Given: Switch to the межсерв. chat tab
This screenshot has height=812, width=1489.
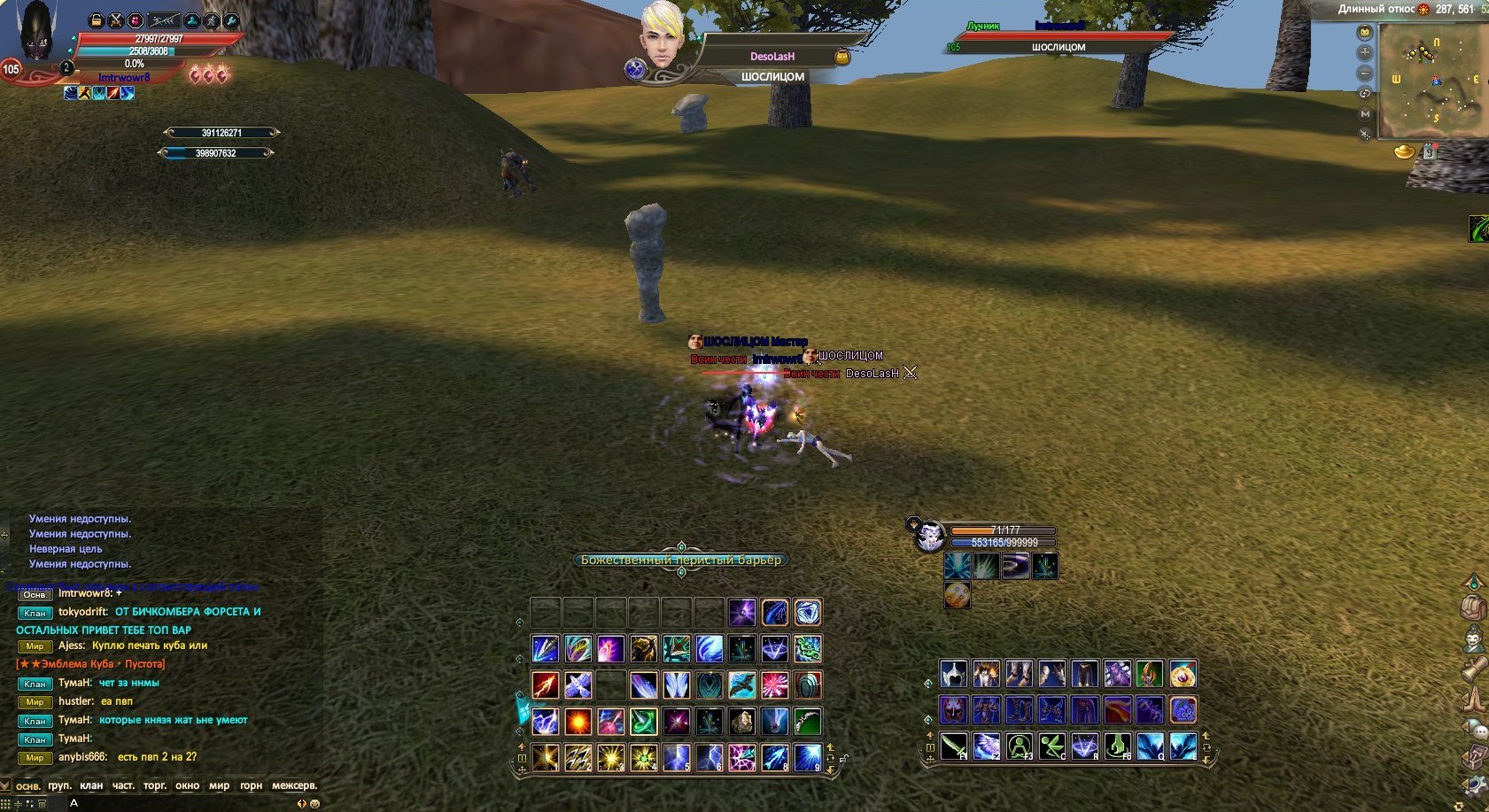Looking at the screenshot, I should tap(294, 785).
